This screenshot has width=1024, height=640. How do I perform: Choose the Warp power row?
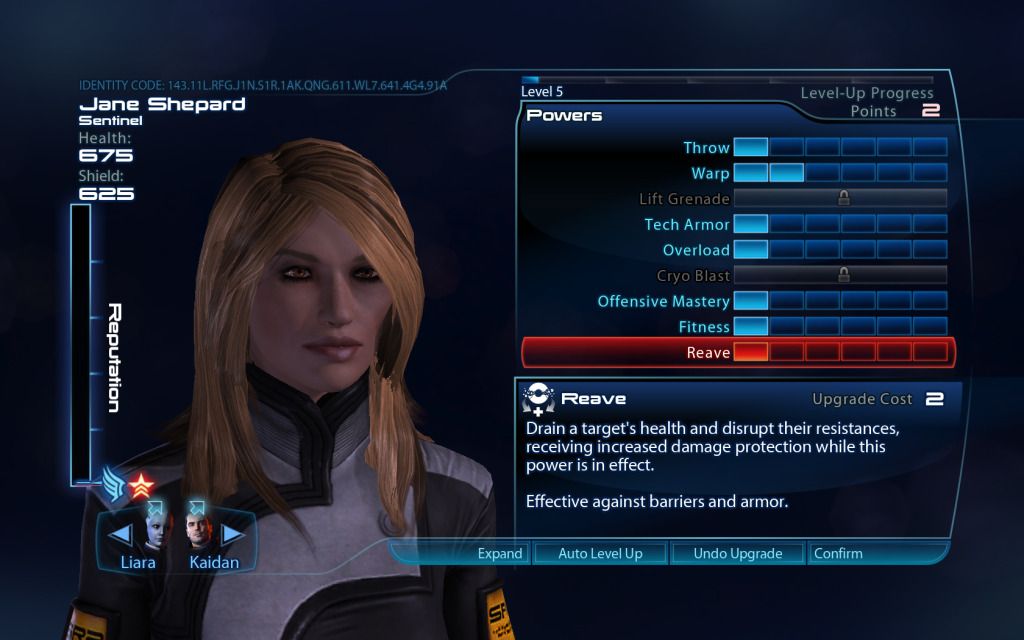[x=710, y=173]
